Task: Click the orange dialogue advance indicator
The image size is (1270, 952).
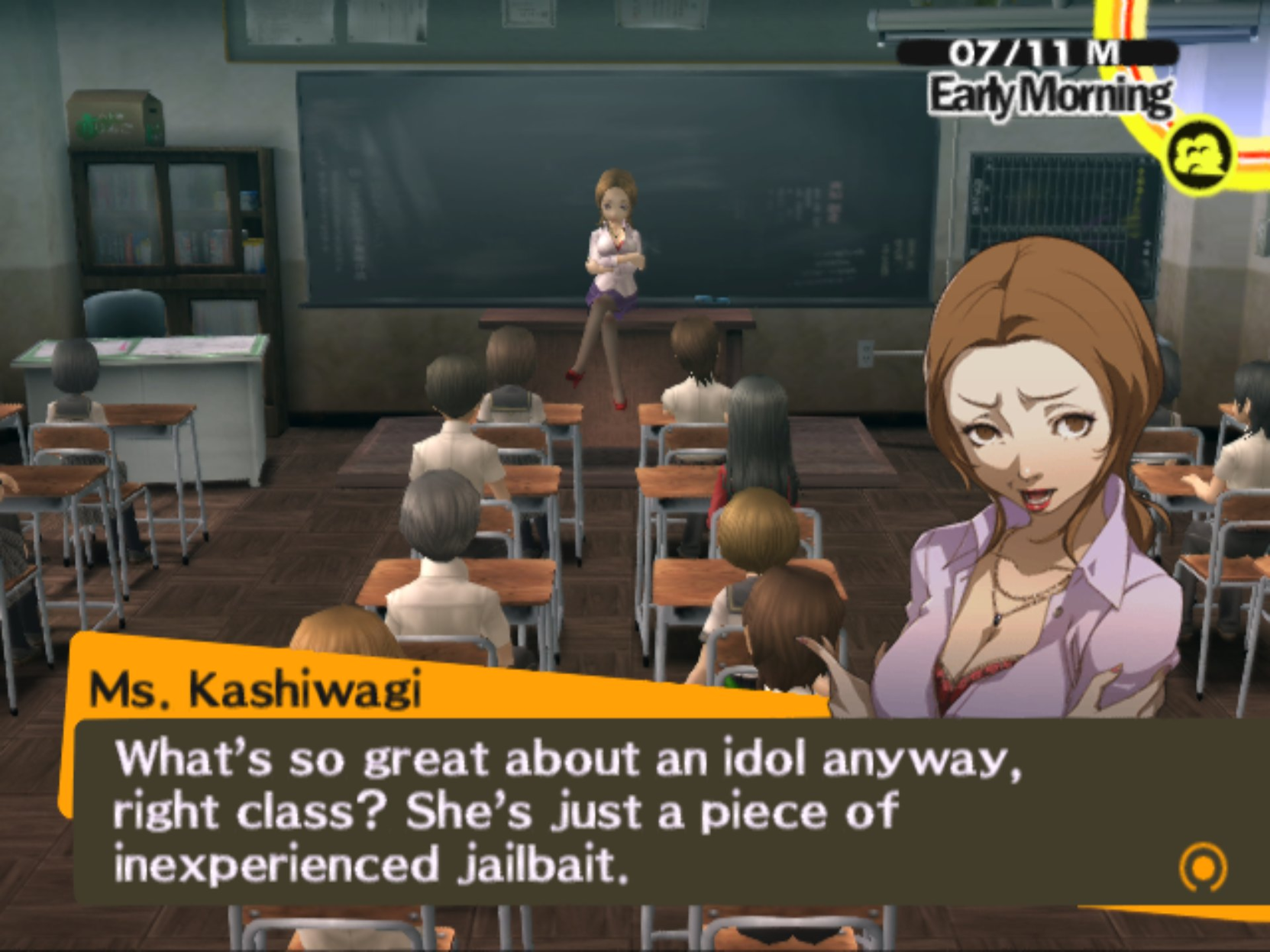Action: 1203,866
